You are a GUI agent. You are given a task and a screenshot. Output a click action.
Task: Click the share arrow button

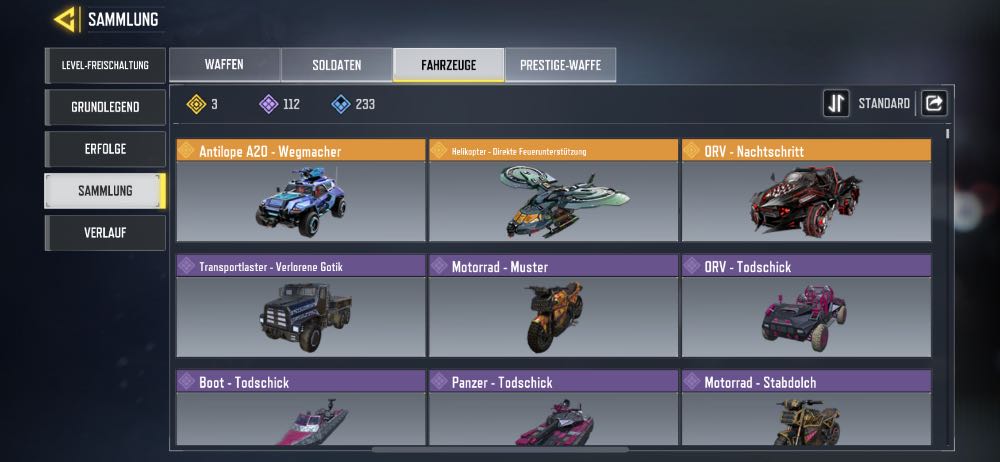tap(933, 103)
